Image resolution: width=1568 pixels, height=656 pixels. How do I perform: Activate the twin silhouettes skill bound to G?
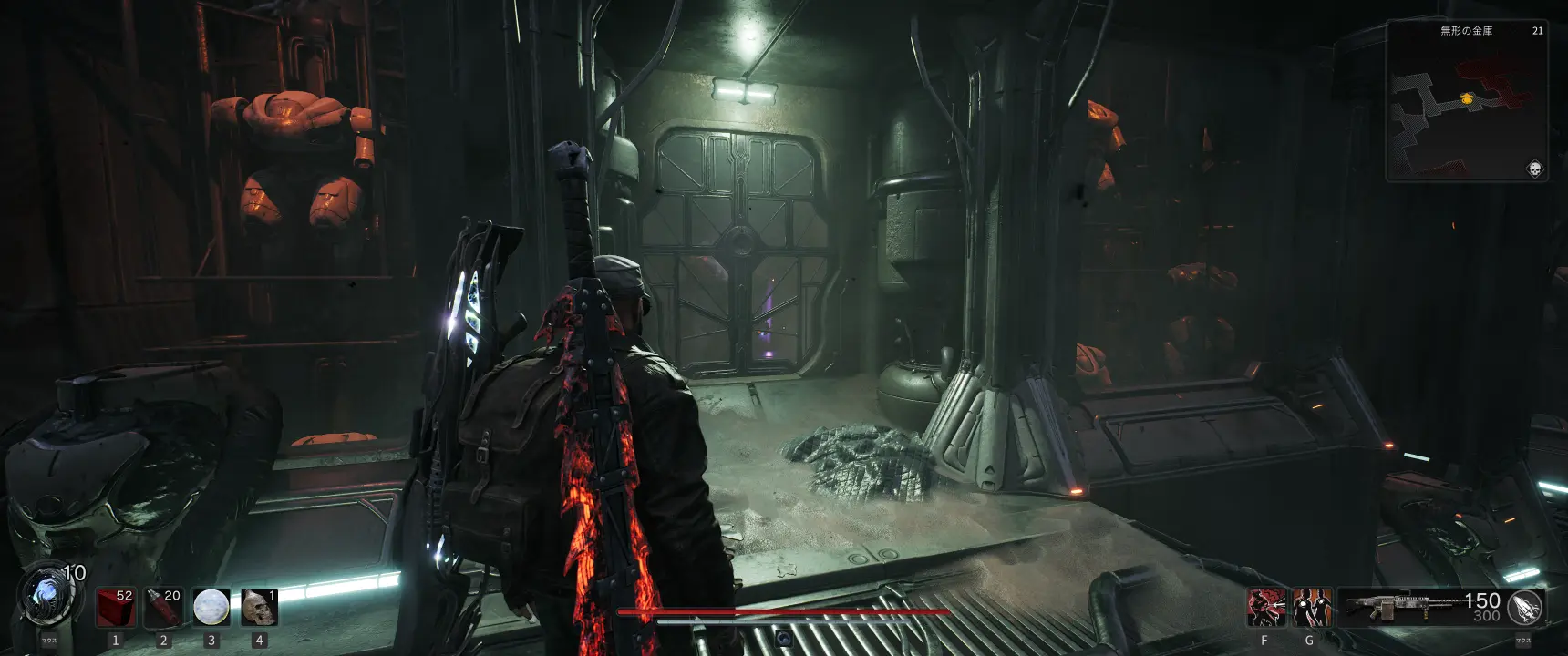(x=1311, y=607)
